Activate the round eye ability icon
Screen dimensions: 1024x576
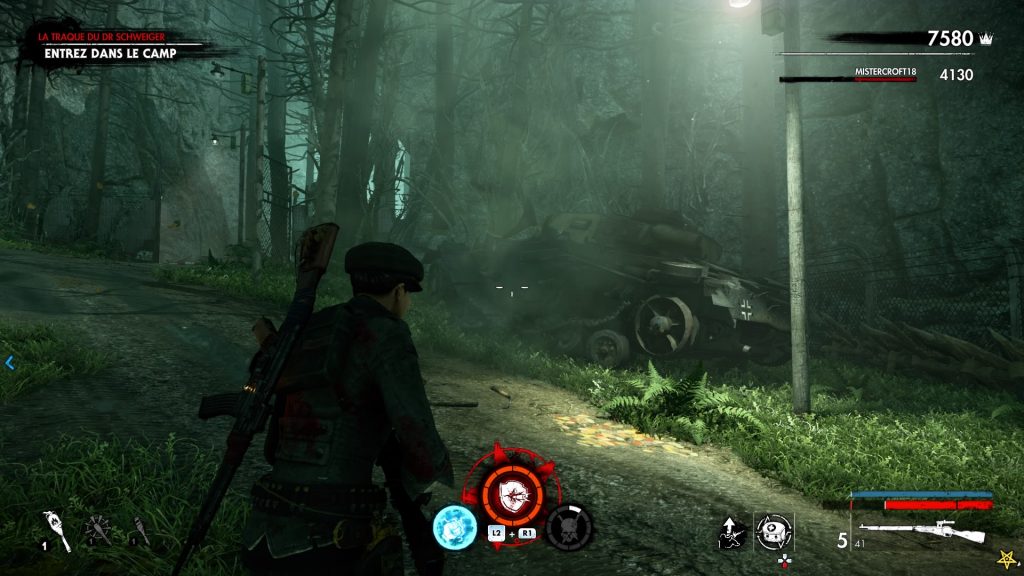click(774, 530)
